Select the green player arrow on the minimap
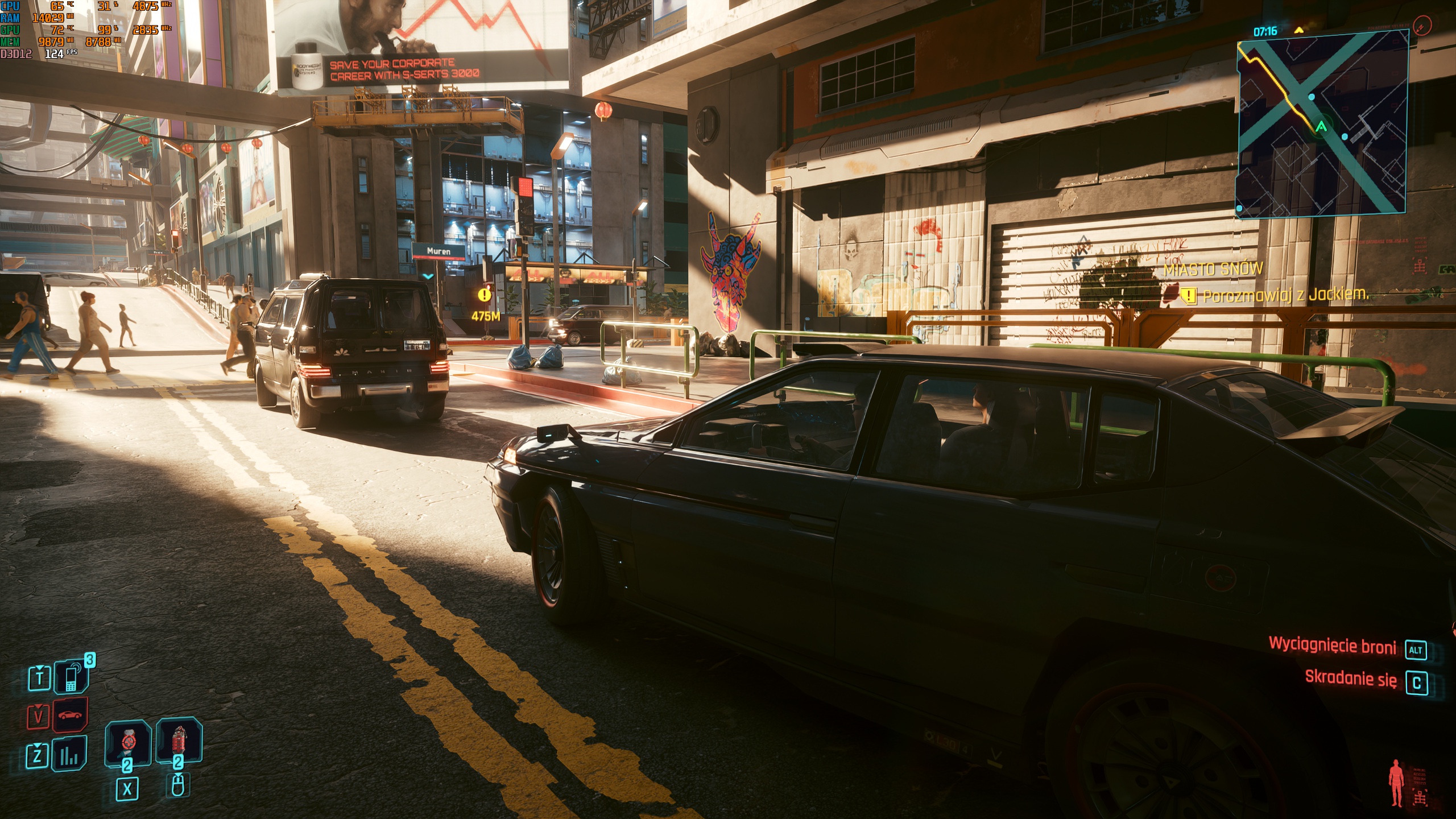The image size is (1456, 819). 1321,127
